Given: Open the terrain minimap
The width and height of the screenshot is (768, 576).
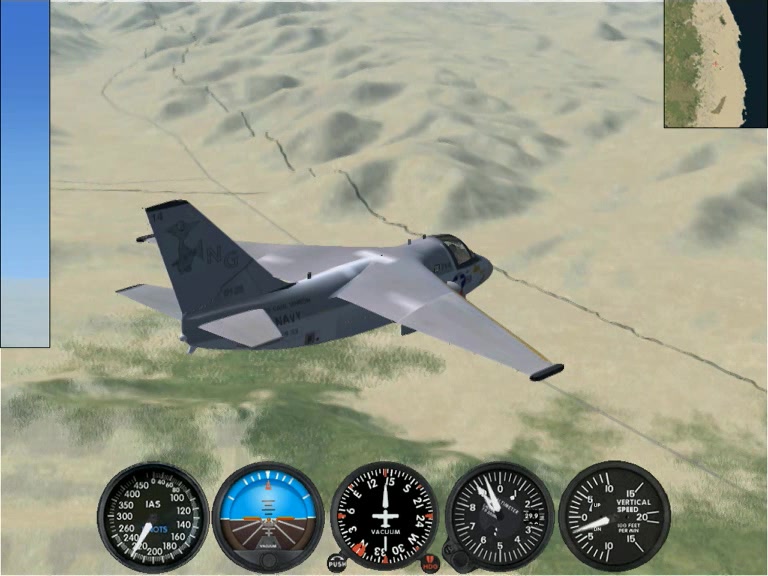Looking at the screenshot, I should [715, 63].
